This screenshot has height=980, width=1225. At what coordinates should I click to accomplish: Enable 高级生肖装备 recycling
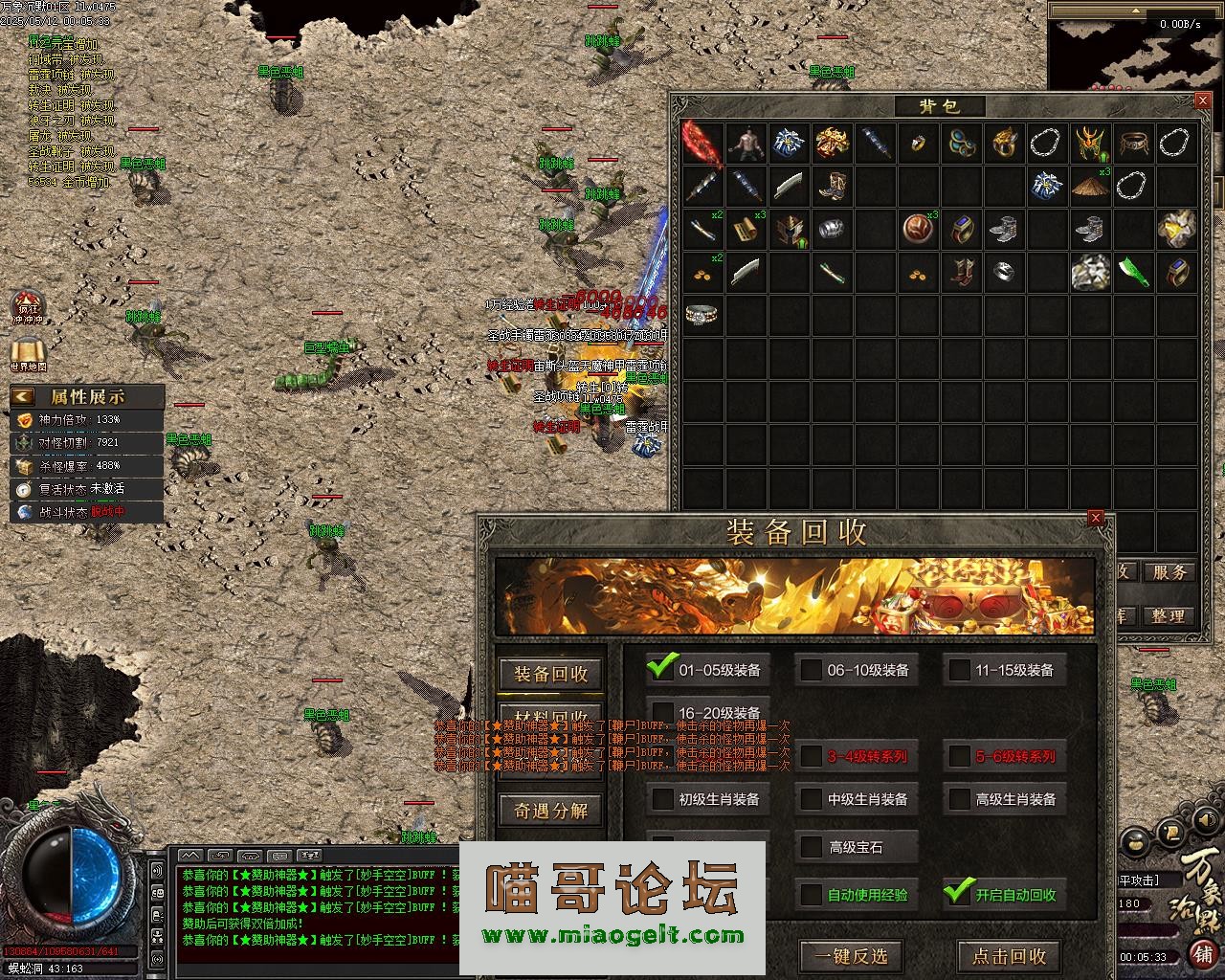[x=959, y=799]
